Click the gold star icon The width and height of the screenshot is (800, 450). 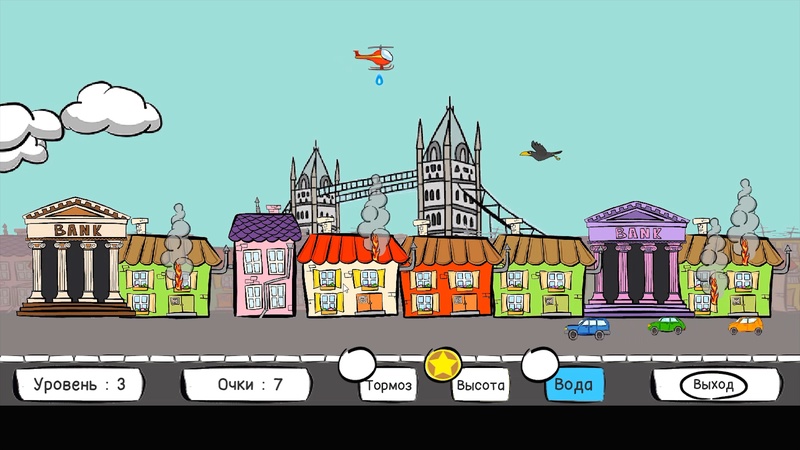(x=439, y=366)
